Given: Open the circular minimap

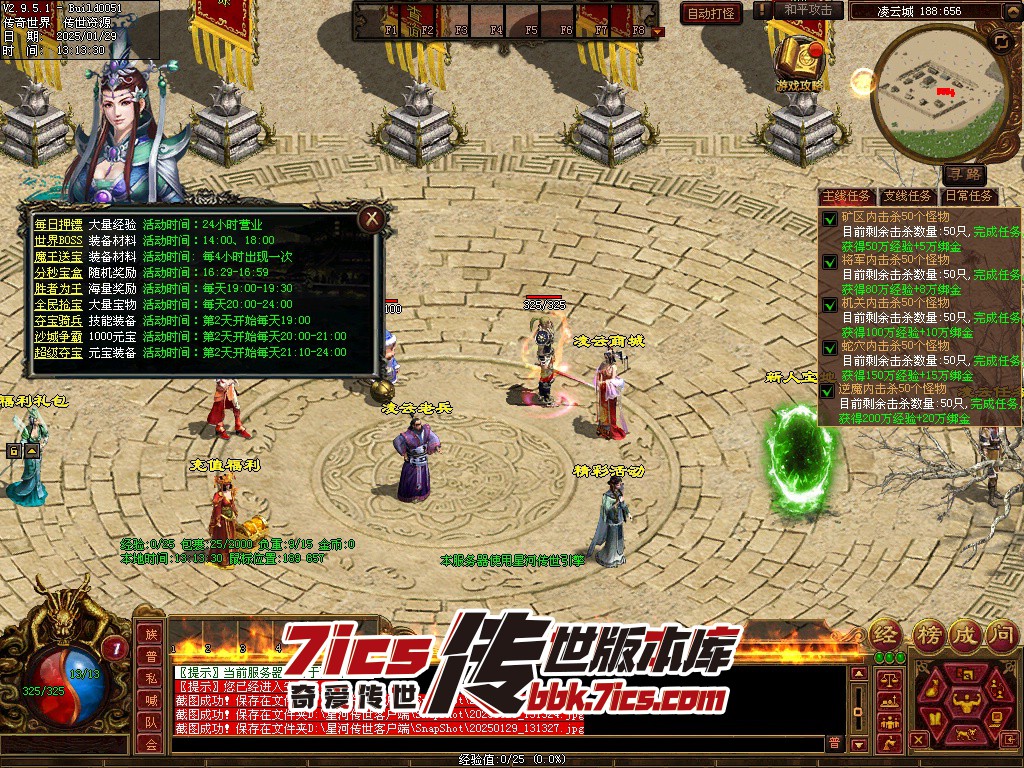Looking at the screenshot, I should [x=940, y=92].
